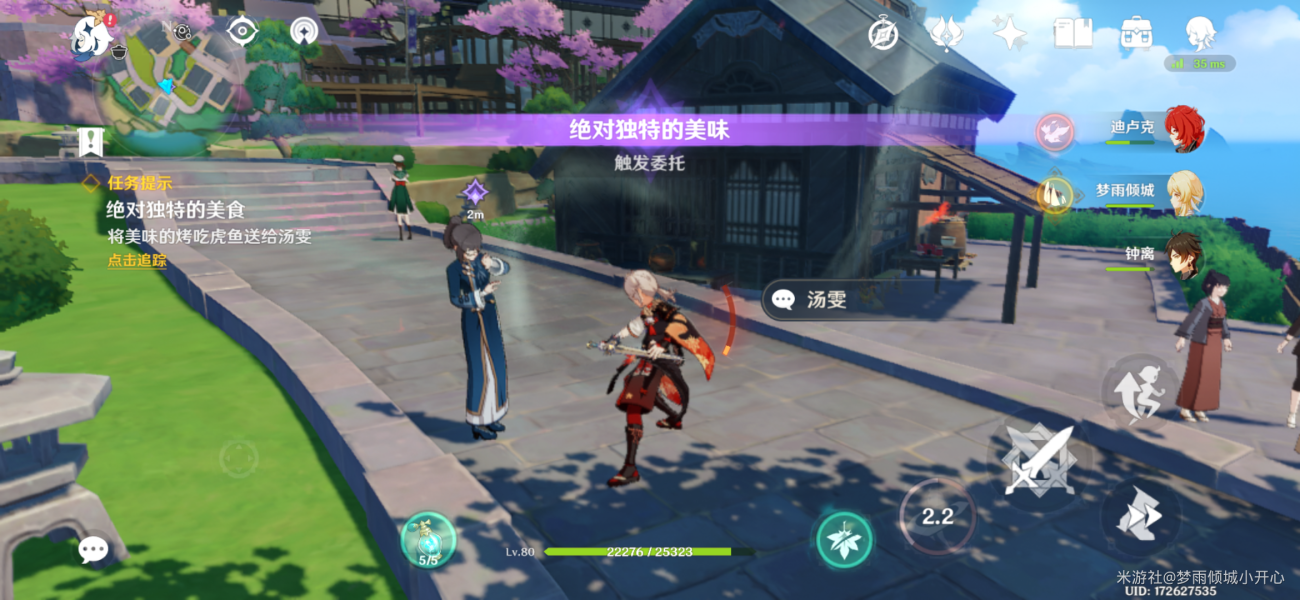Open the compass events icon
1300x600 pixels.
pyautogui.click(x=883, y=34)
